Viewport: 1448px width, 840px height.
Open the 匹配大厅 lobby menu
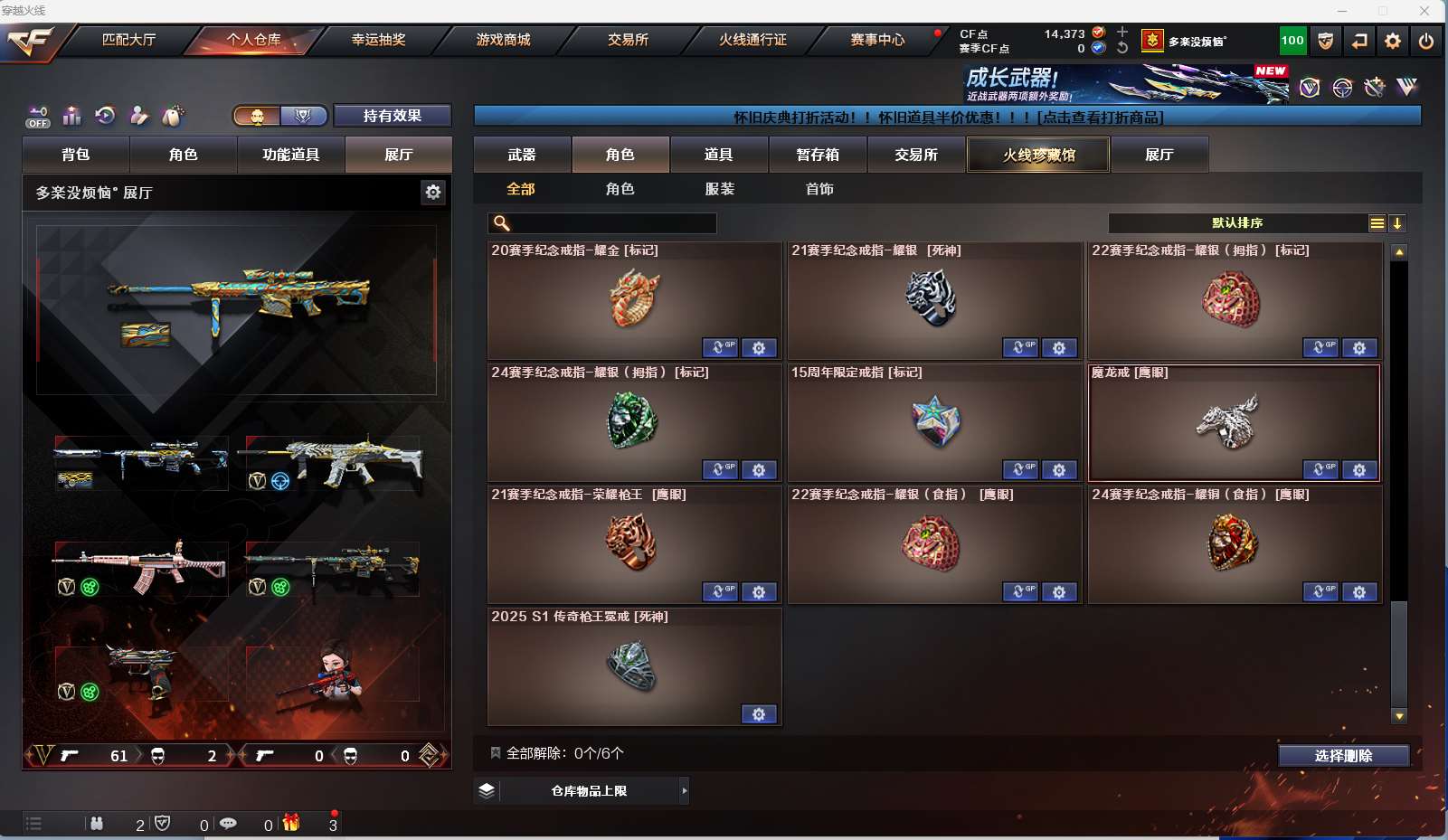click(x=128, y=40)
